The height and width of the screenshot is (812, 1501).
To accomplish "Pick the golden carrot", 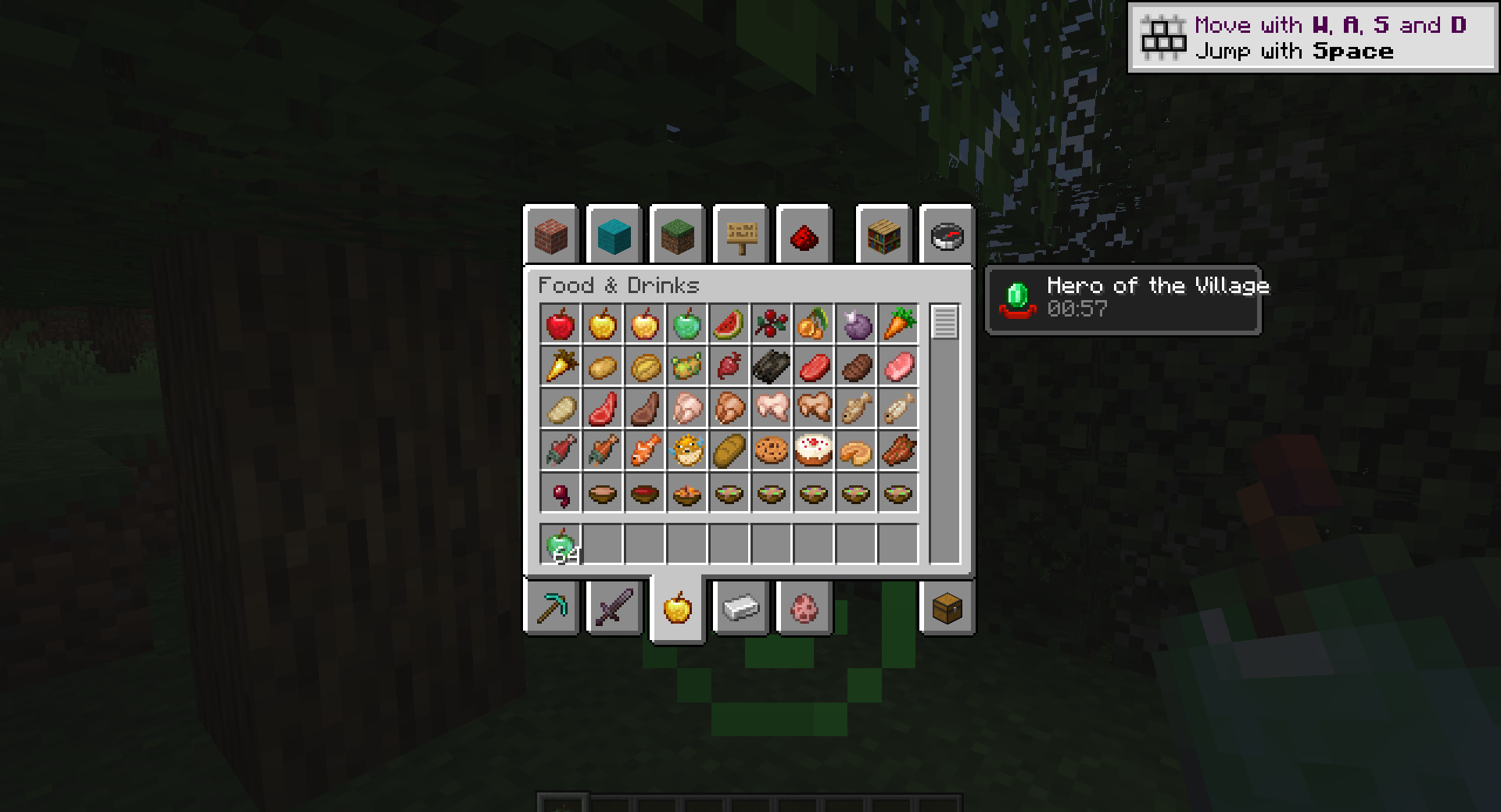I will [560, 367].
